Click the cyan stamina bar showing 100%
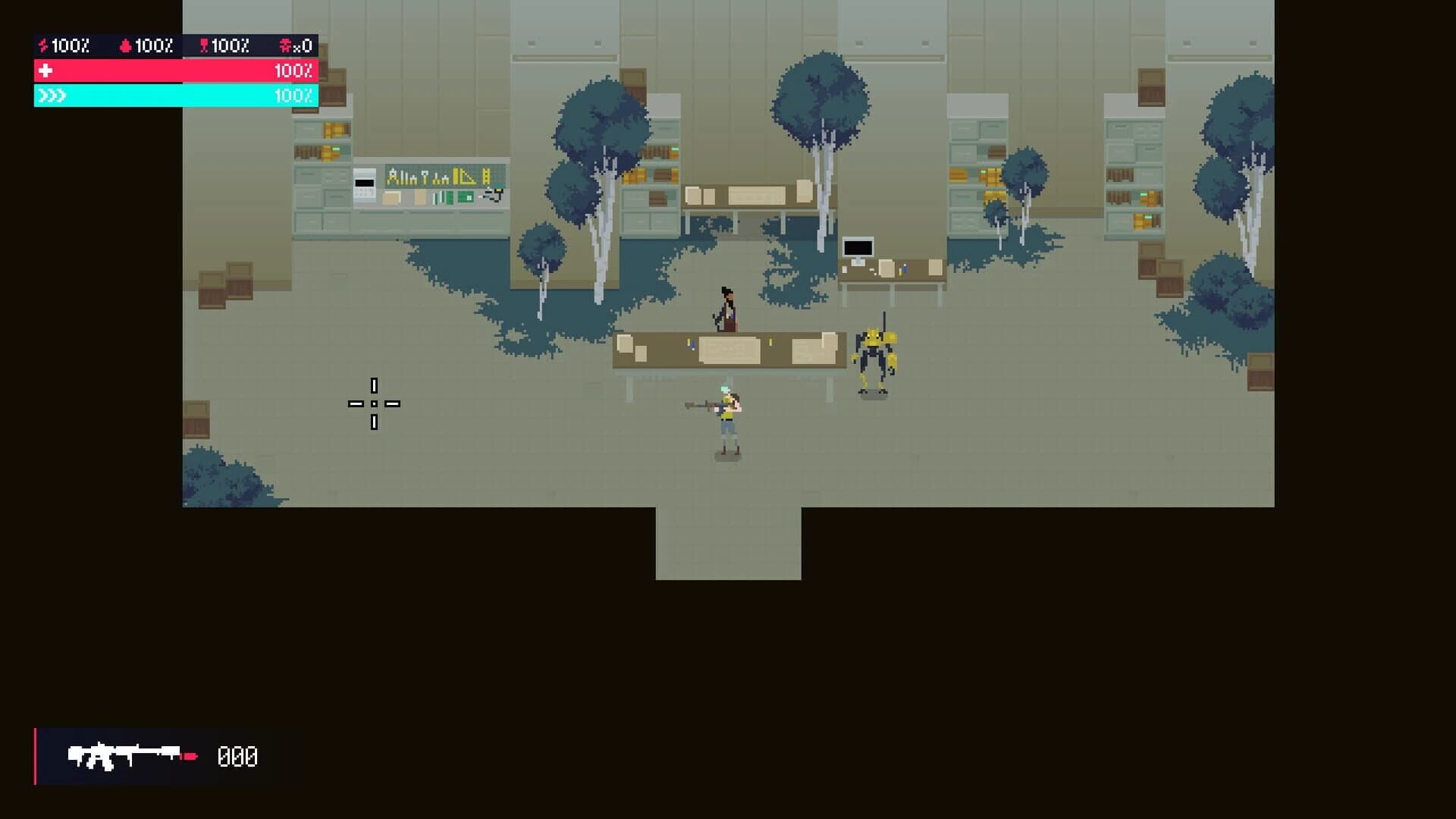Image resolution: width=1456 pixels, height=819 pixels. [174, 96]
